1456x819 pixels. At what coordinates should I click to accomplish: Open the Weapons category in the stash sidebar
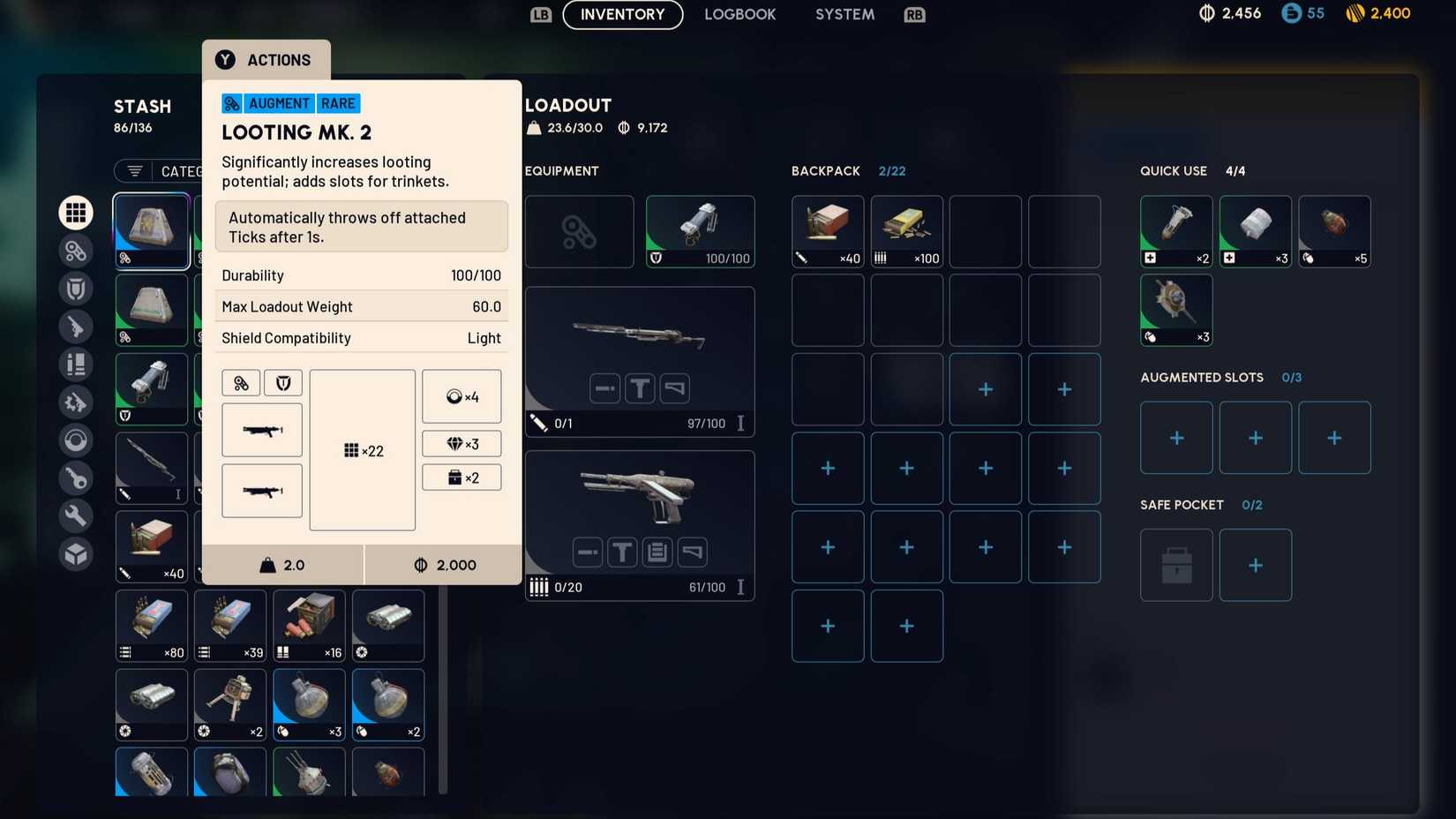[76, 327]
